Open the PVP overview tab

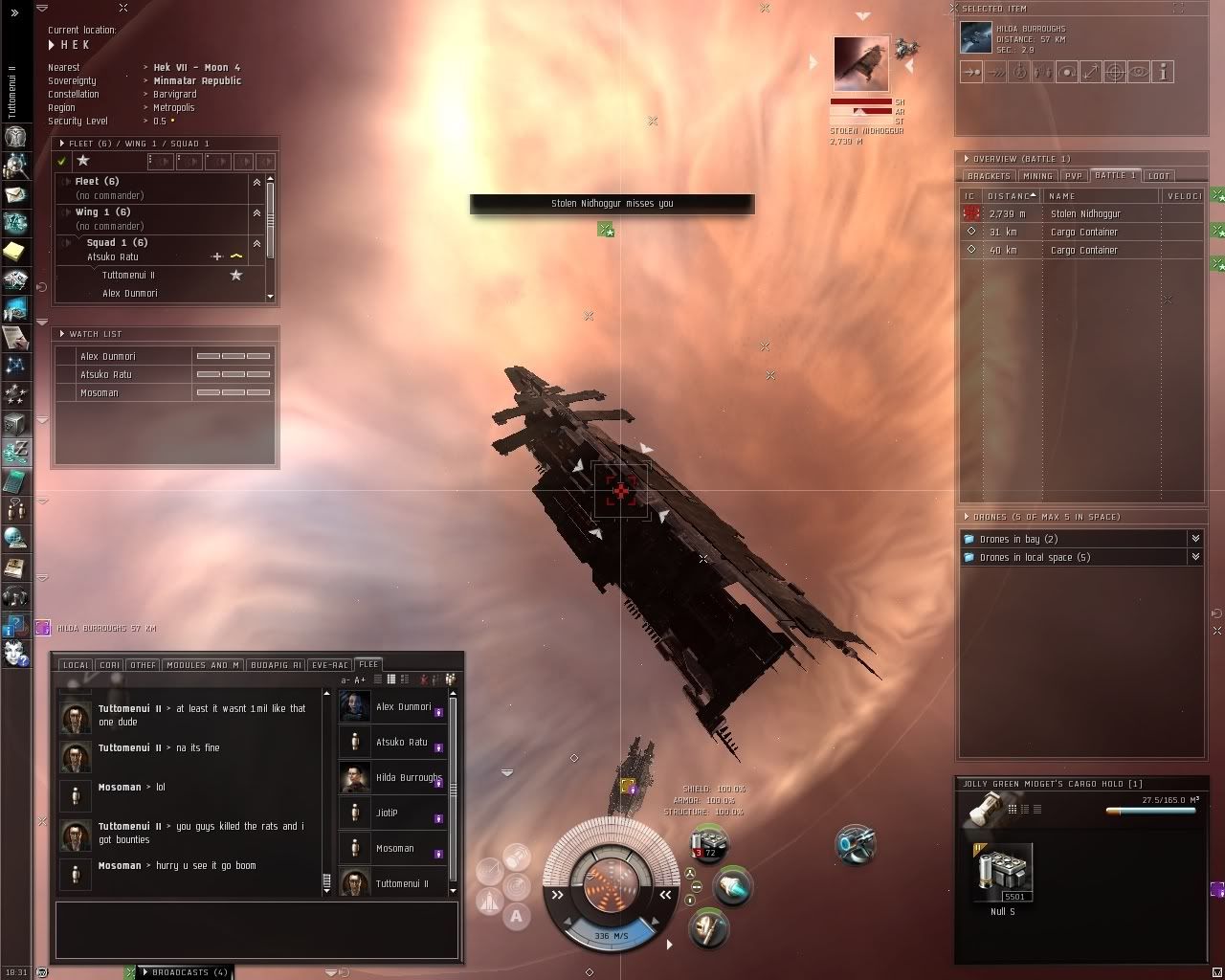[1074, 176]
